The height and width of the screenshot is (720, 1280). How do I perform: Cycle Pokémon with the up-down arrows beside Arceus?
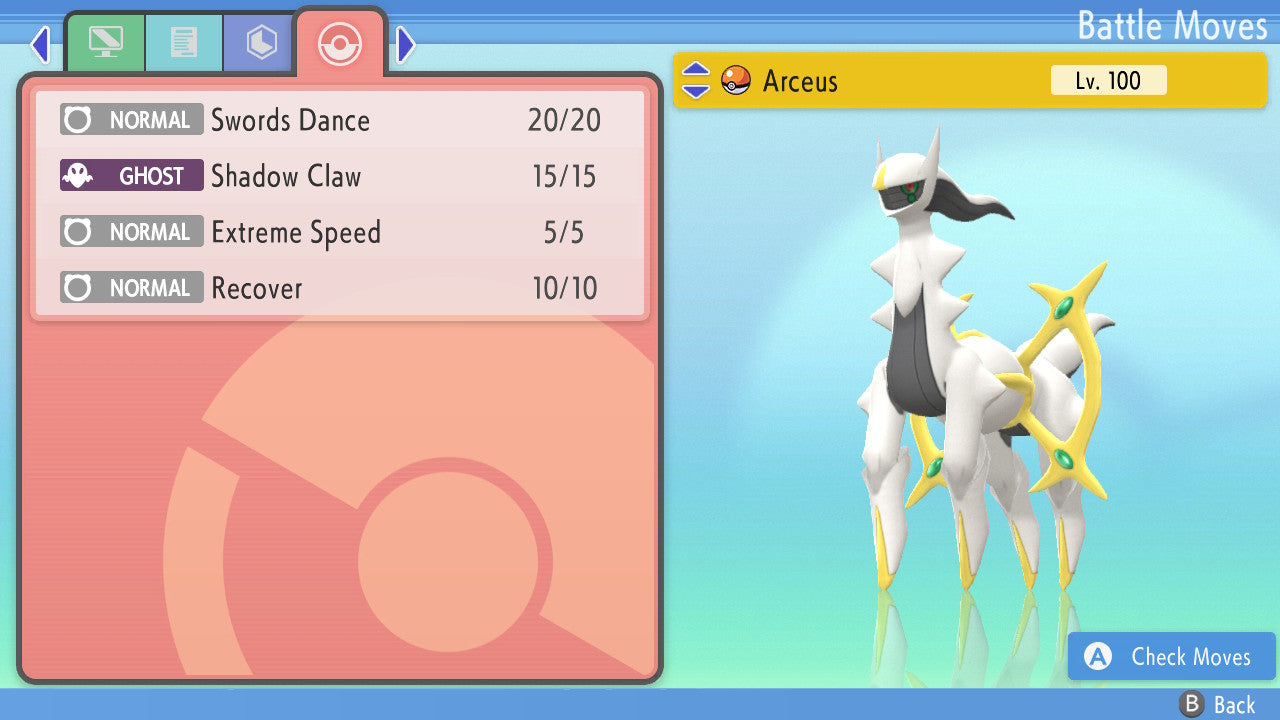[x=695, y=80]
